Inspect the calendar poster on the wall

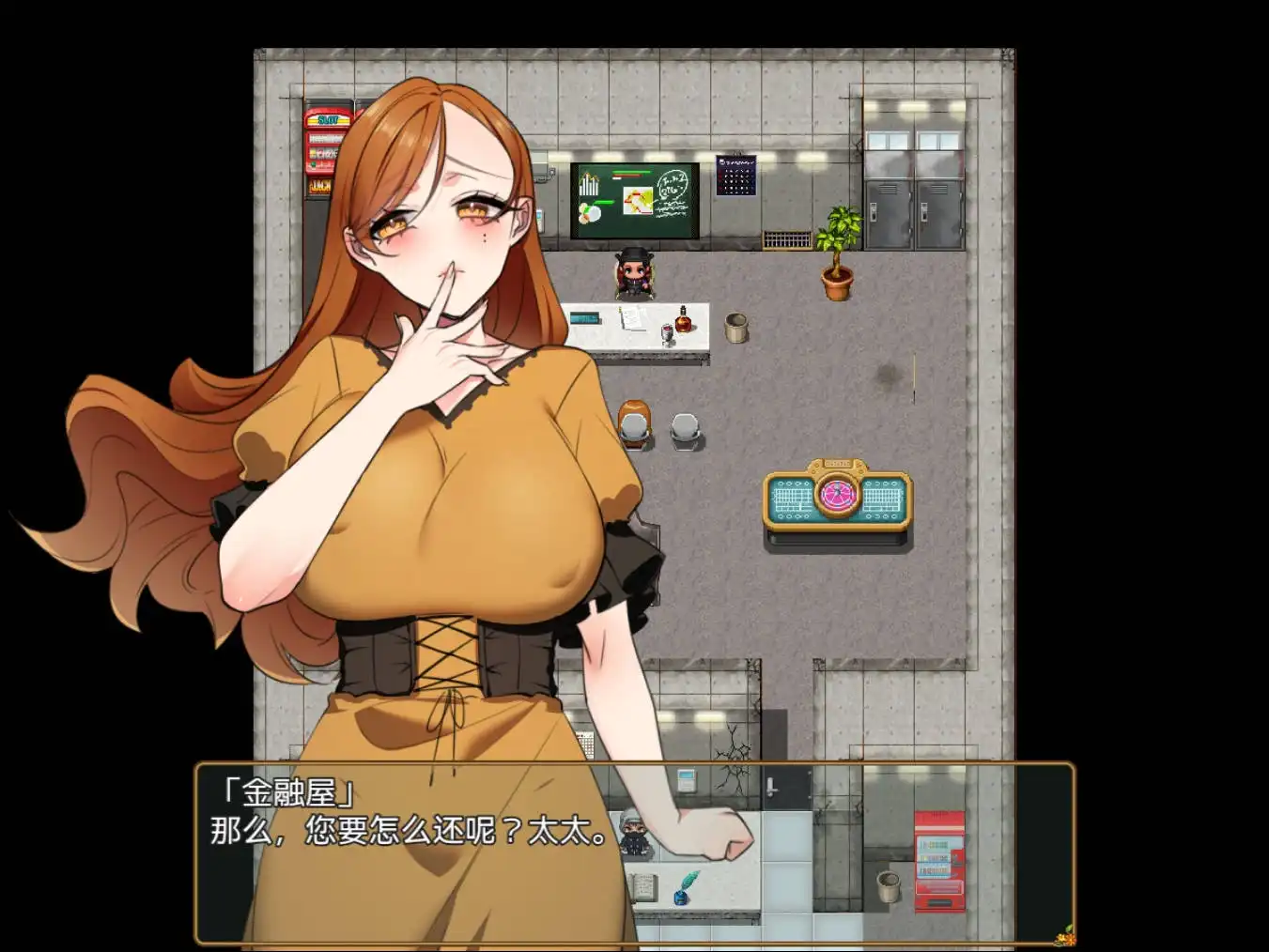(735, 176)
